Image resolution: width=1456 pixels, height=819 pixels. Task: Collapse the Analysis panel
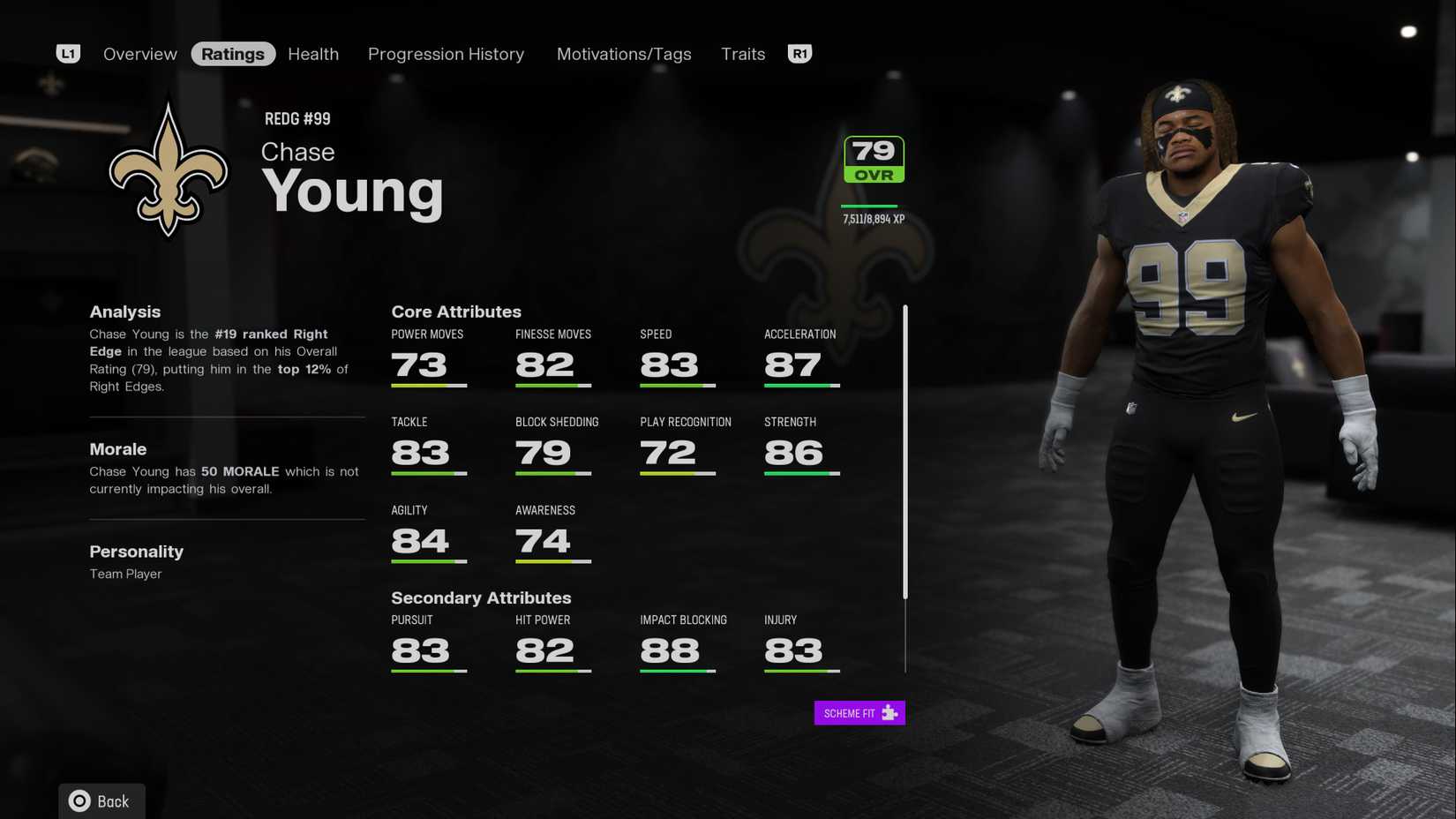pyautogui.click(x=124, y=311)
